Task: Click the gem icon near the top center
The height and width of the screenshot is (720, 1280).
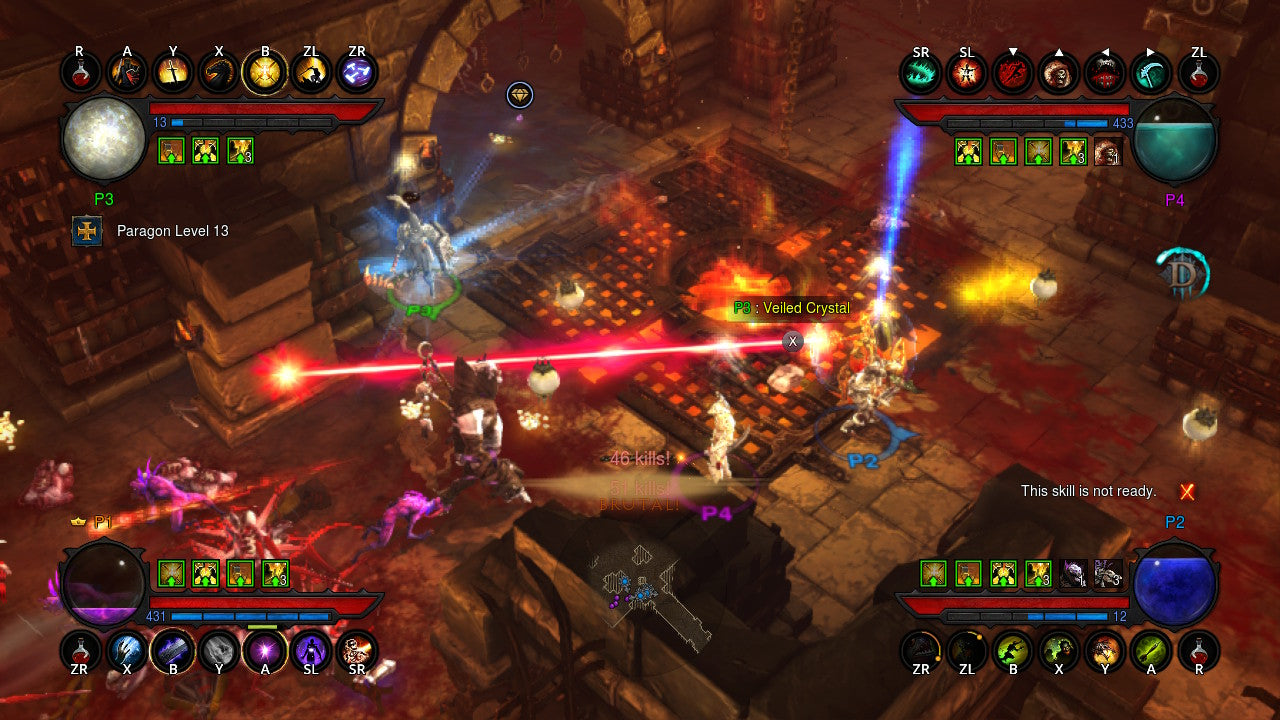Action: coord(520,95)
